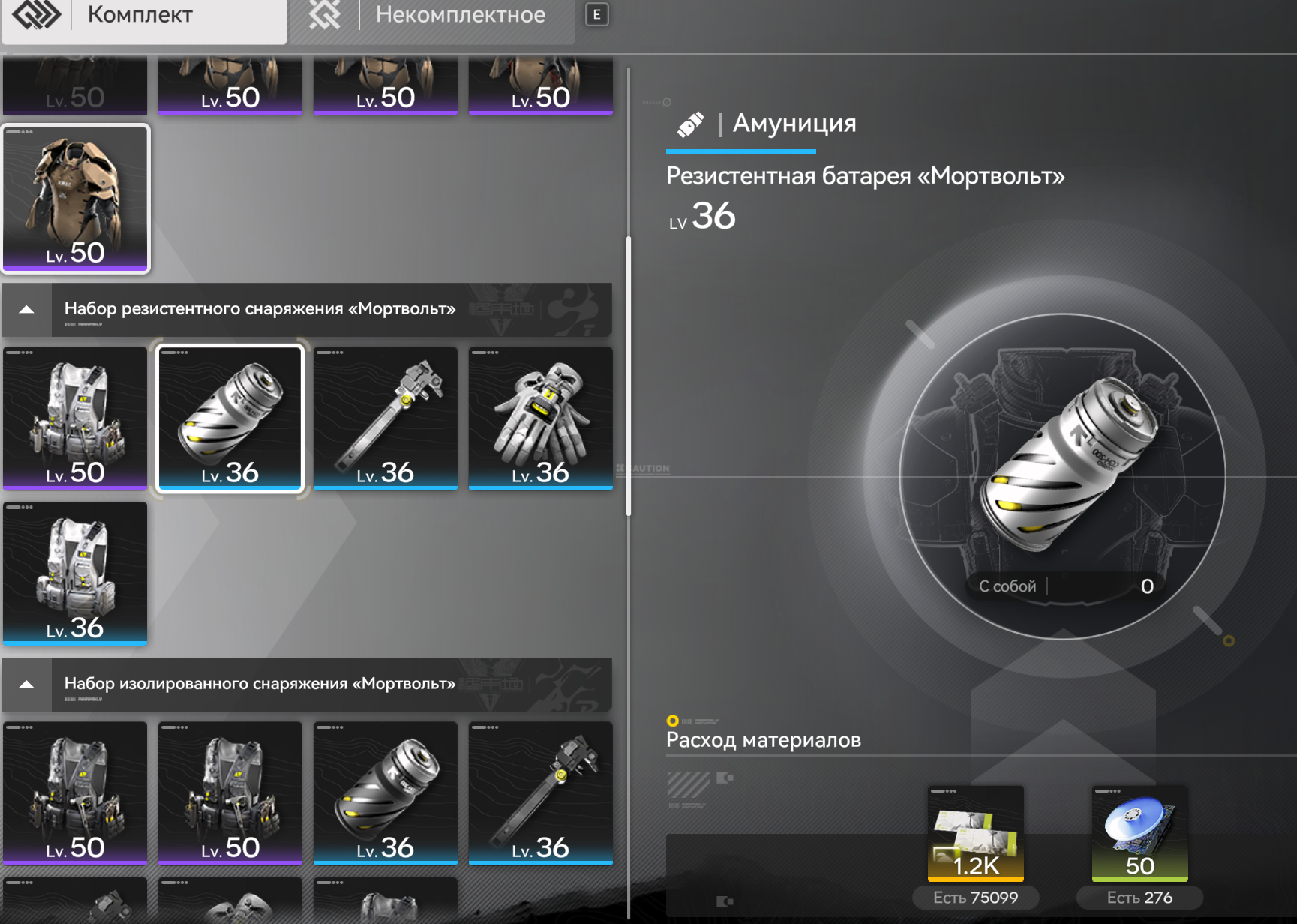Choose the Lv.36 vest in the резистентного set
Viewport: 1297px width, 924px height.
[x=75, y=573]
